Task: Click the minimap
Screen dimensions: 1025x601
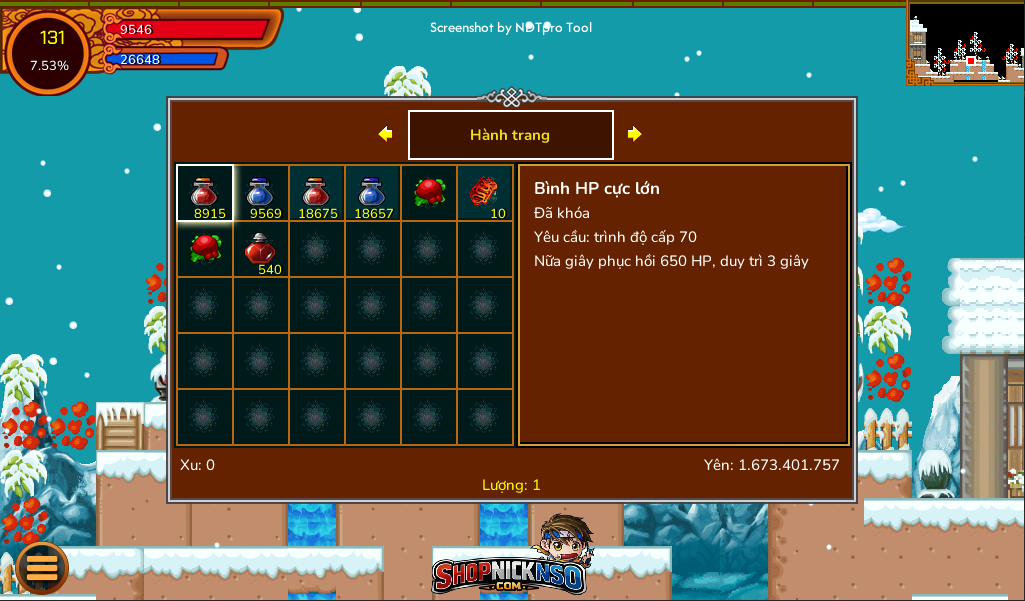Action: pos(965,43)
